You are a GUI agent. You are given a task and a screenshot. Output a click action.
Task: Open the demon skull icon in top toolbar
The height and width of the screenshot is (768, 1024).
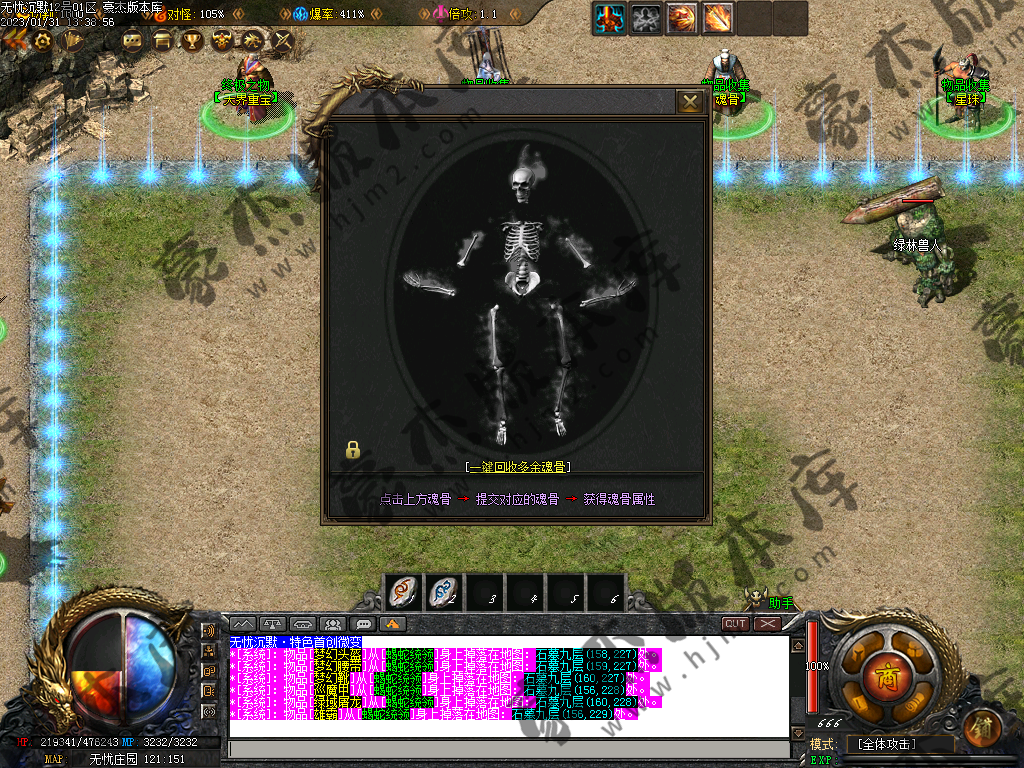point(223,41)
